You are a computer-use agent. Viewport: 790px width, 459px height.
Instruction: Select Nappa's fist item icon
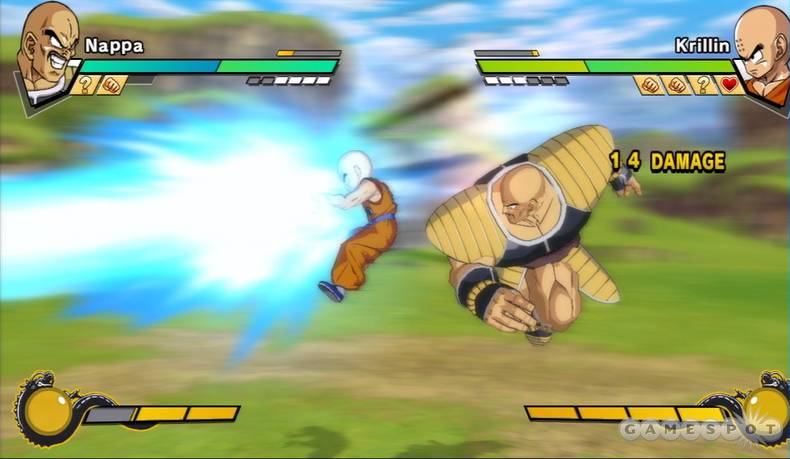click(x=111, y=85)
